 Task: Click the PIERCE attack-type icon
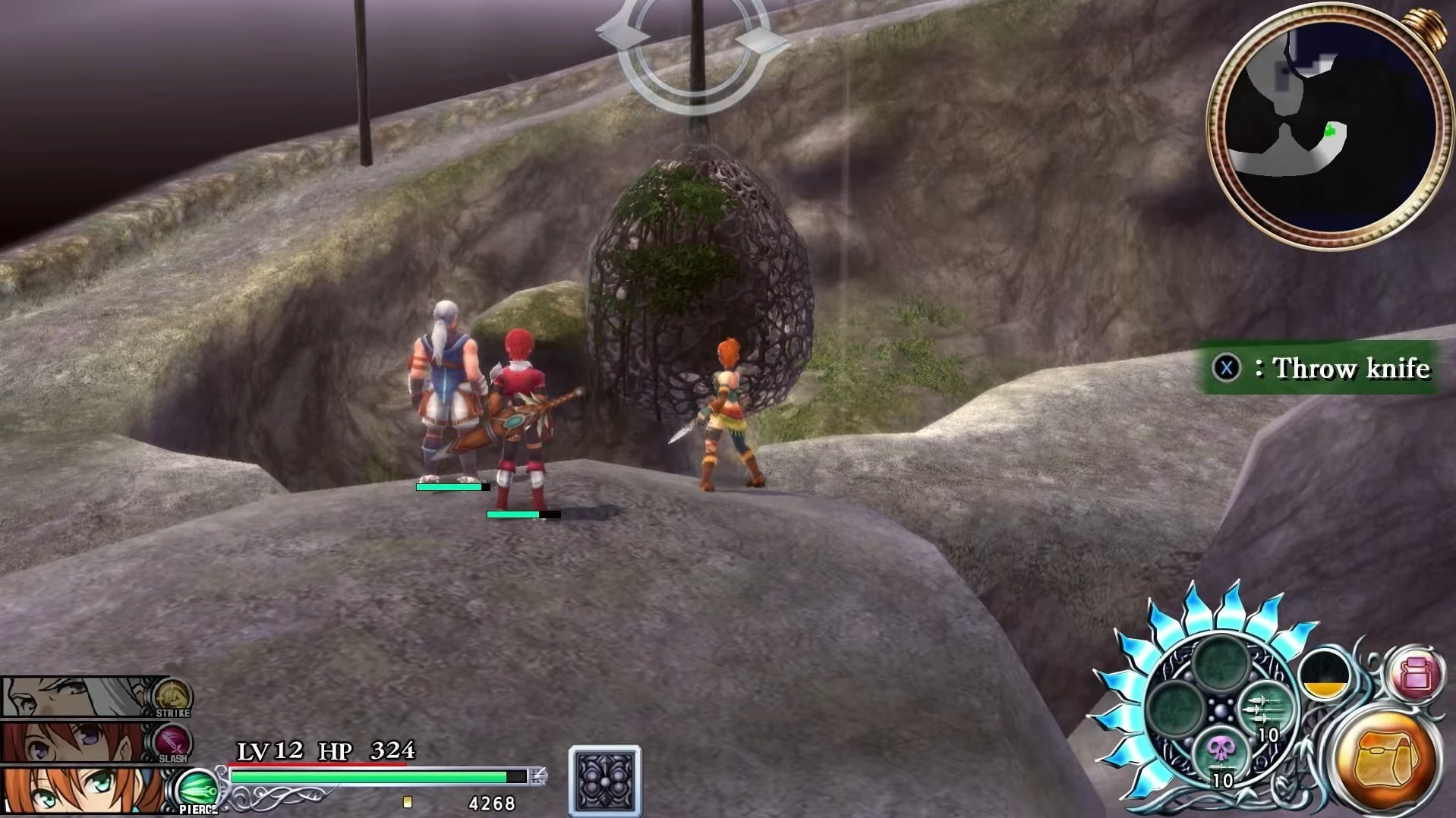[196, 791]
